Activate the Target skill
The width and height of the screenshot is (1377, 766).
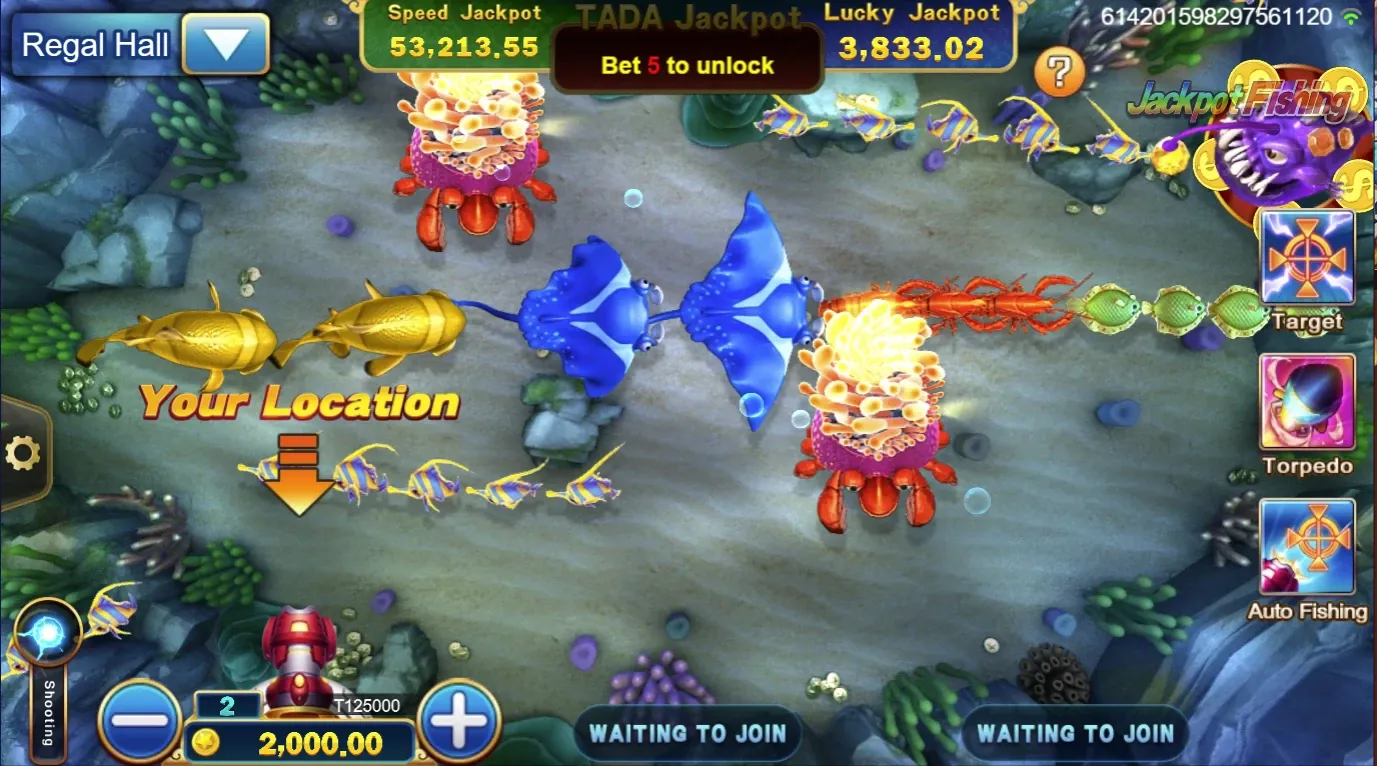click(1306, 259)
